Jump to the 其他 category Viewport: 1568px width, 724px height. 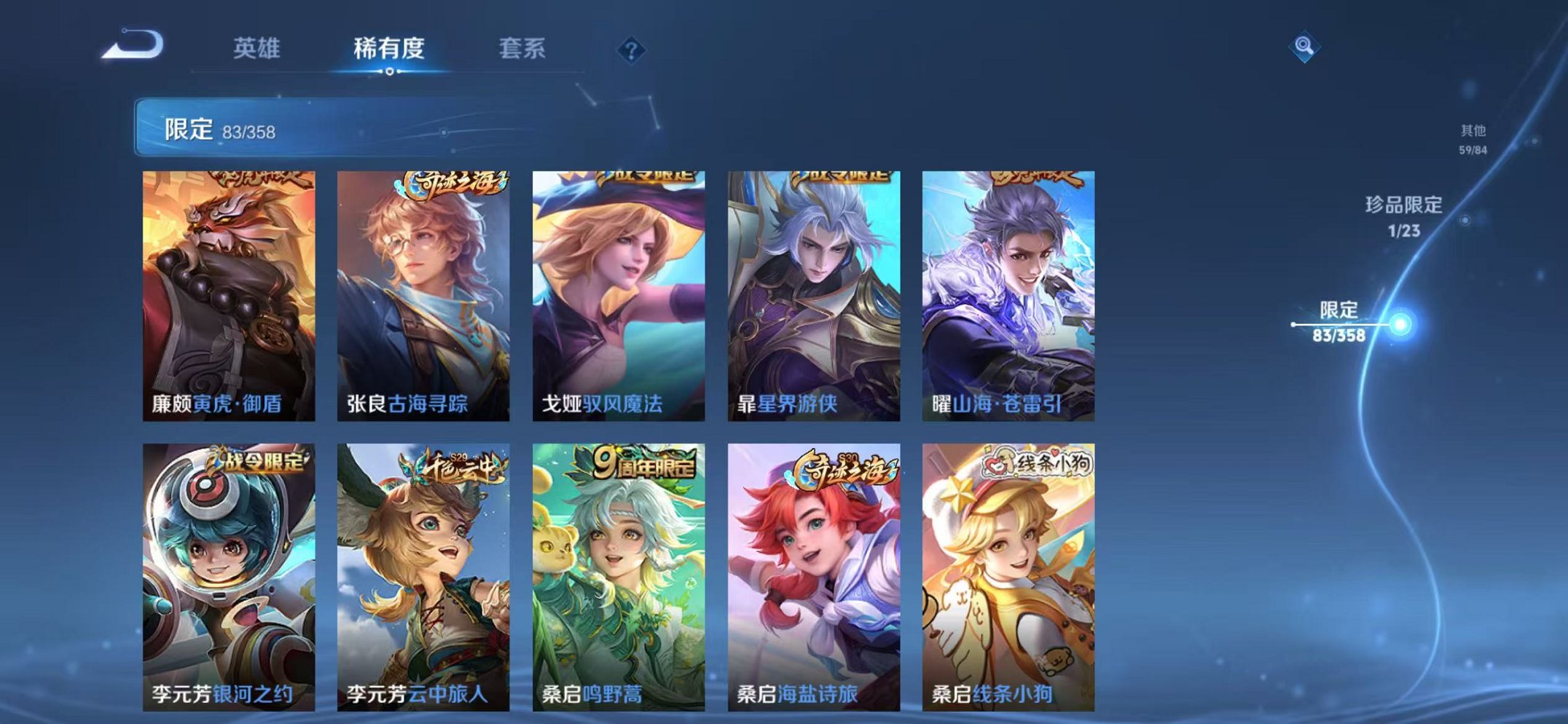1473,138
